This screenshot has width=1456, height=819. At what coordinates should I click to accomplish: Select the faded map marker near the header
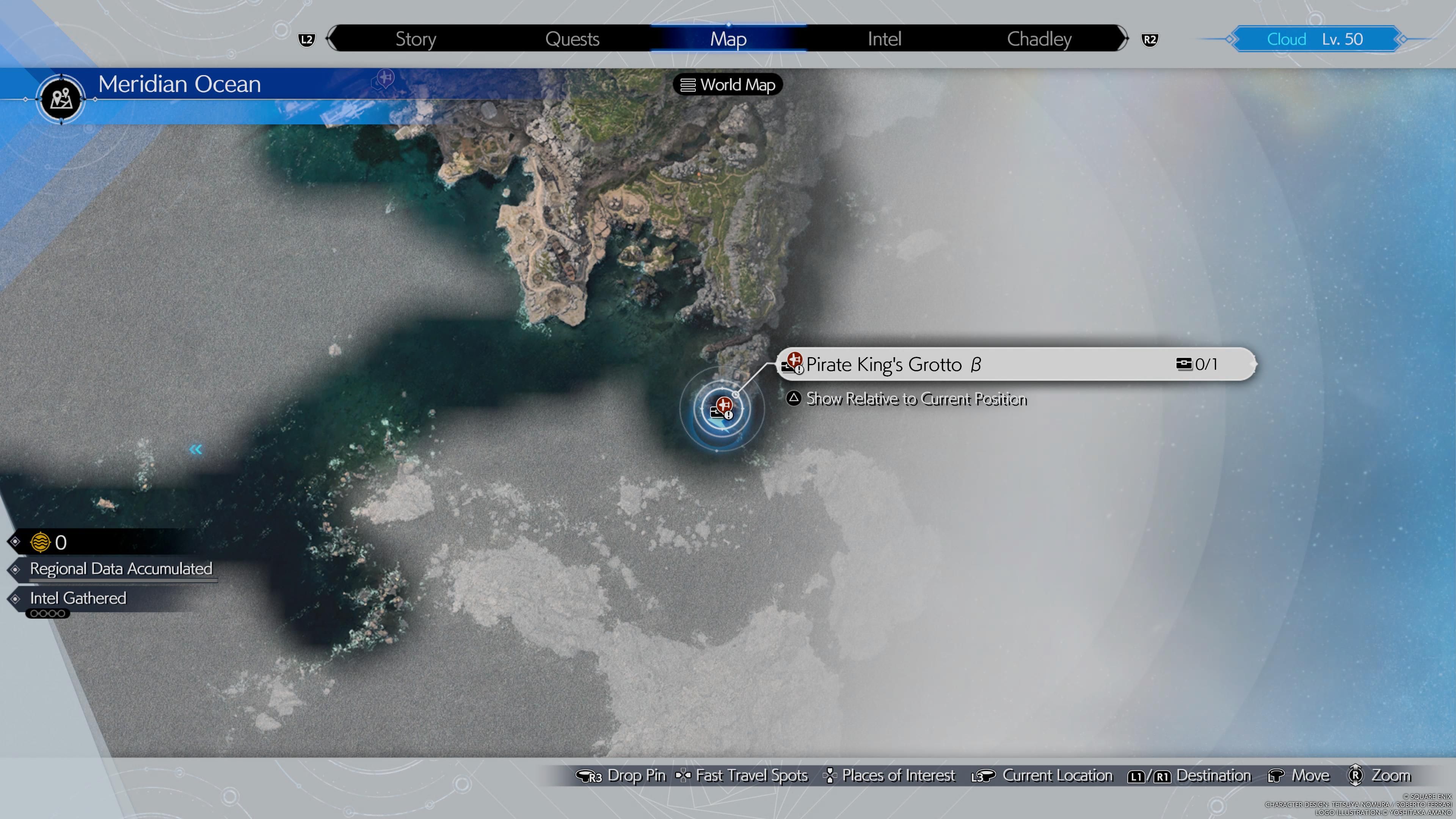384,78
